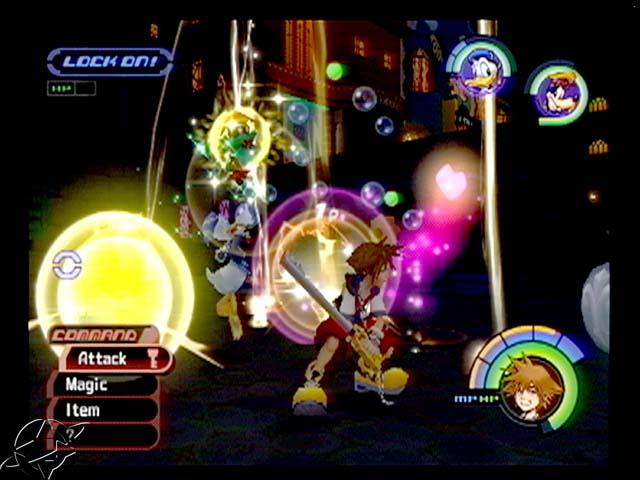Screen dimensions: 640x480
Task: Open the Item command
Action: (83, 410)
